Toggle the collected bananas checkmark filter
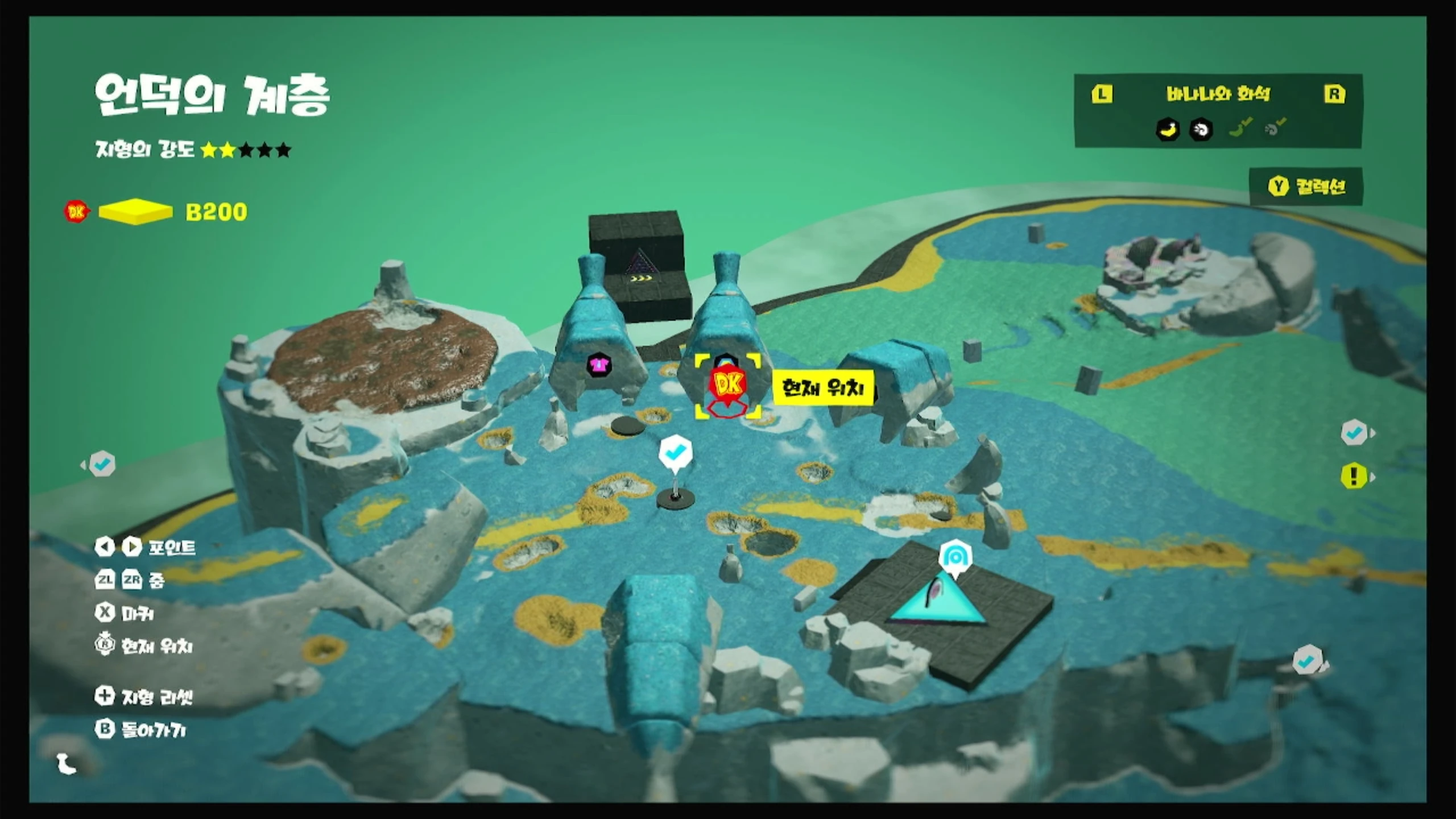Image resolution: width=1456 pixels, height=819 pixels. [x=1240, y=129]
